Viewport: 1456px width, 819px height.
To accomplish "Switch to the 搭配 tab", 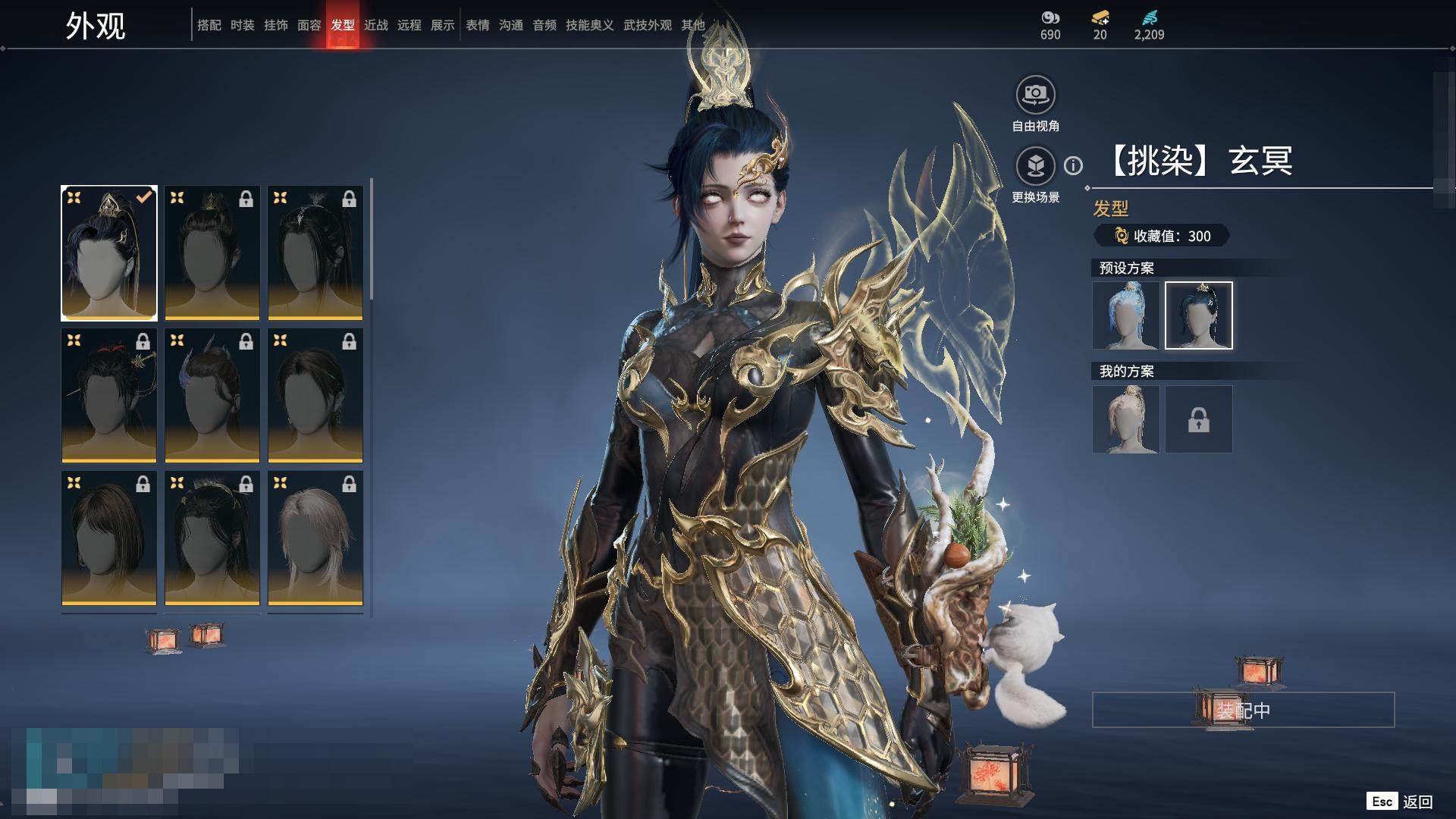I will 209,25.
